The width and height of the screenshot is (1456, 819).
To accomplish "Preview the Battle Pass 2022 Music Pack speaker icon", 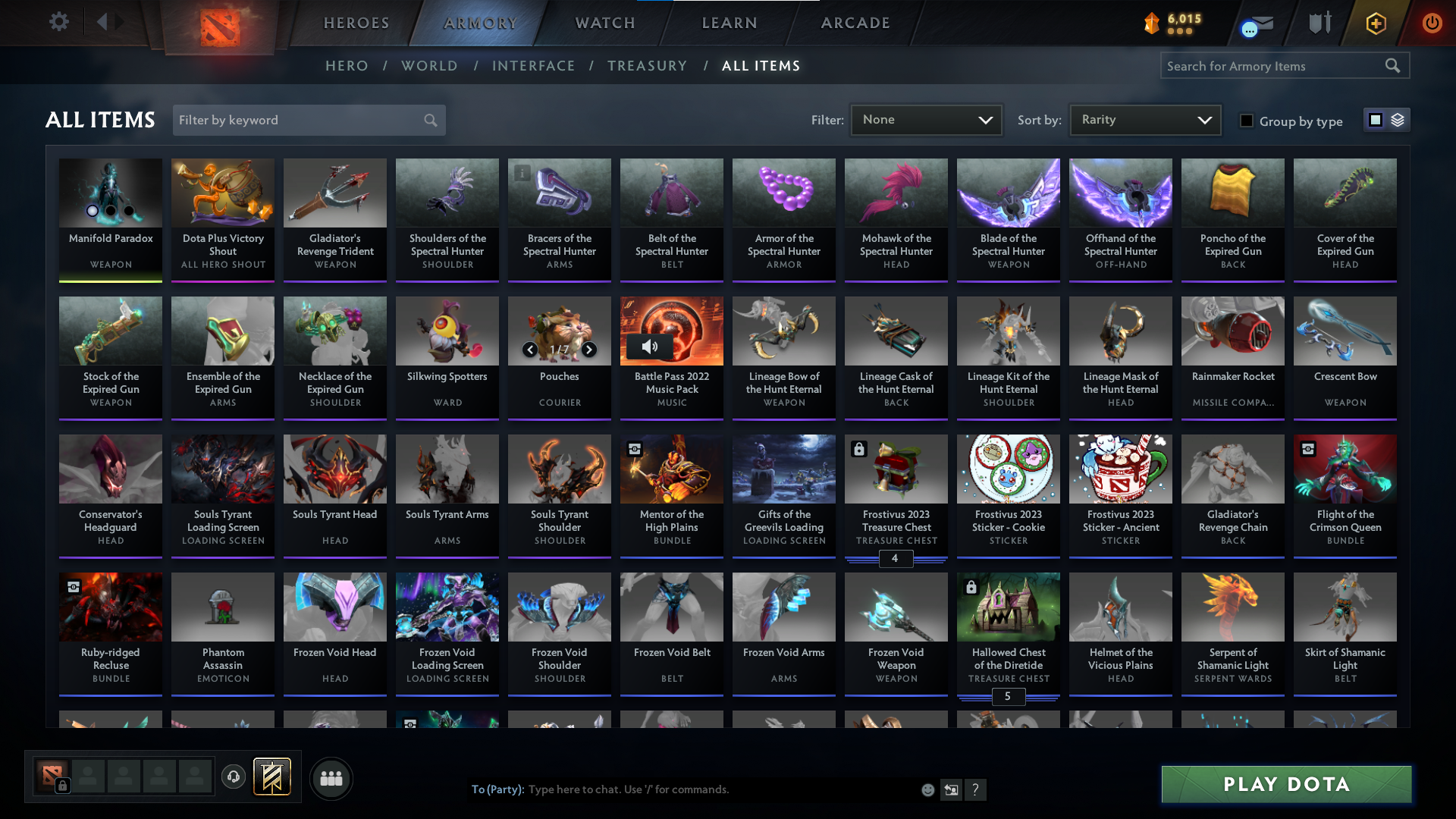I will pos(651,347).
